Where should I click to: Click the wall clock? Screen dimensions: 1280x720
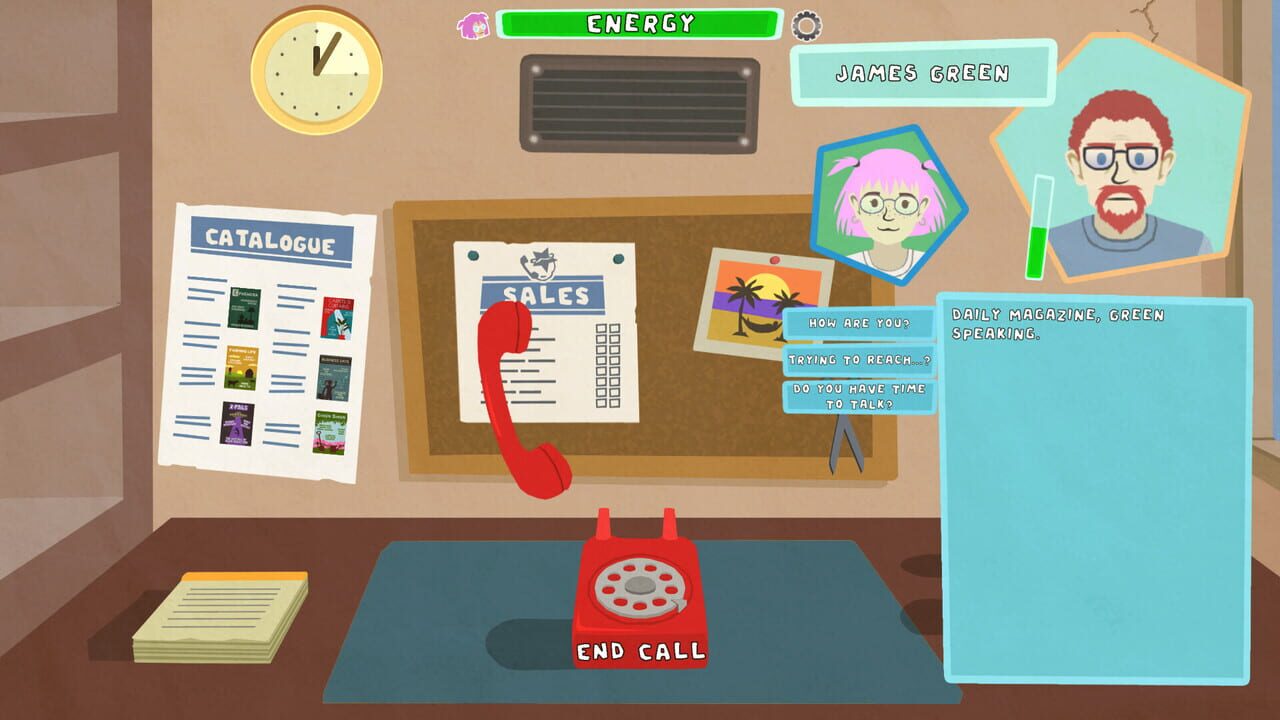[316, 68]
